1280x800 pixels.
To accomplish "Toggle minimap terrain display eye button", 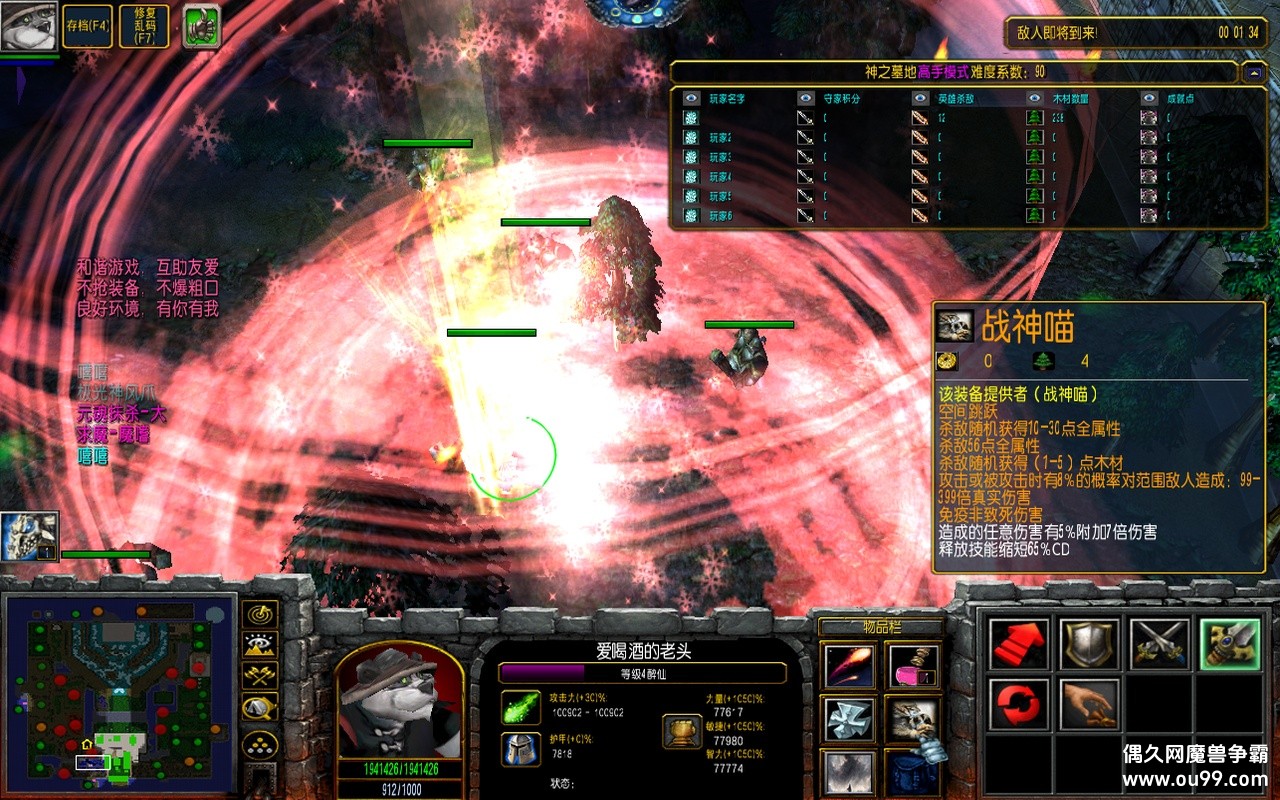I will click(261, 646).
